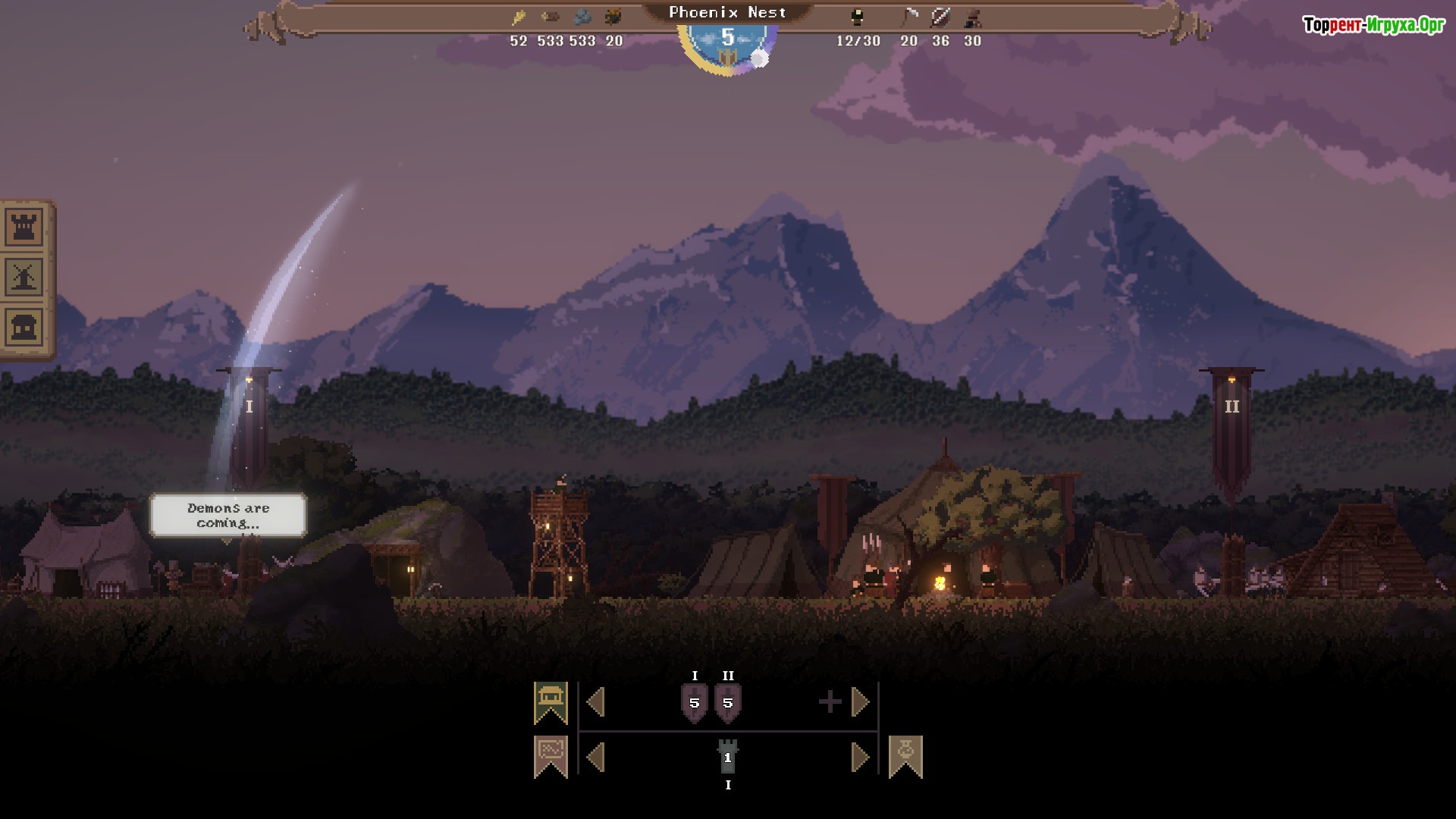Open the castle tower build category

[x=24, y=226]
